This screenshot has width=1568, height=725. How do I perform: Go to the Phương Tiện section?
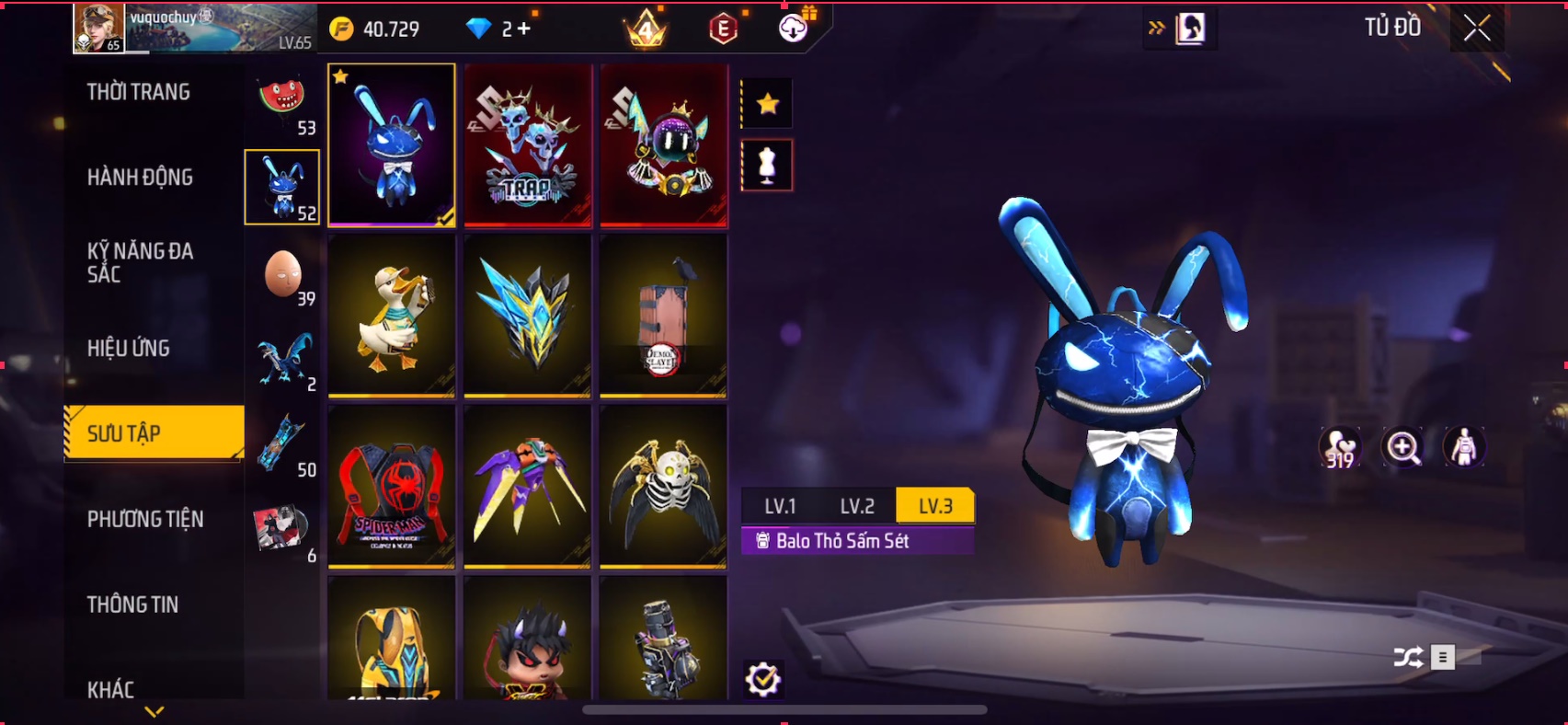(x=145, y=519)
